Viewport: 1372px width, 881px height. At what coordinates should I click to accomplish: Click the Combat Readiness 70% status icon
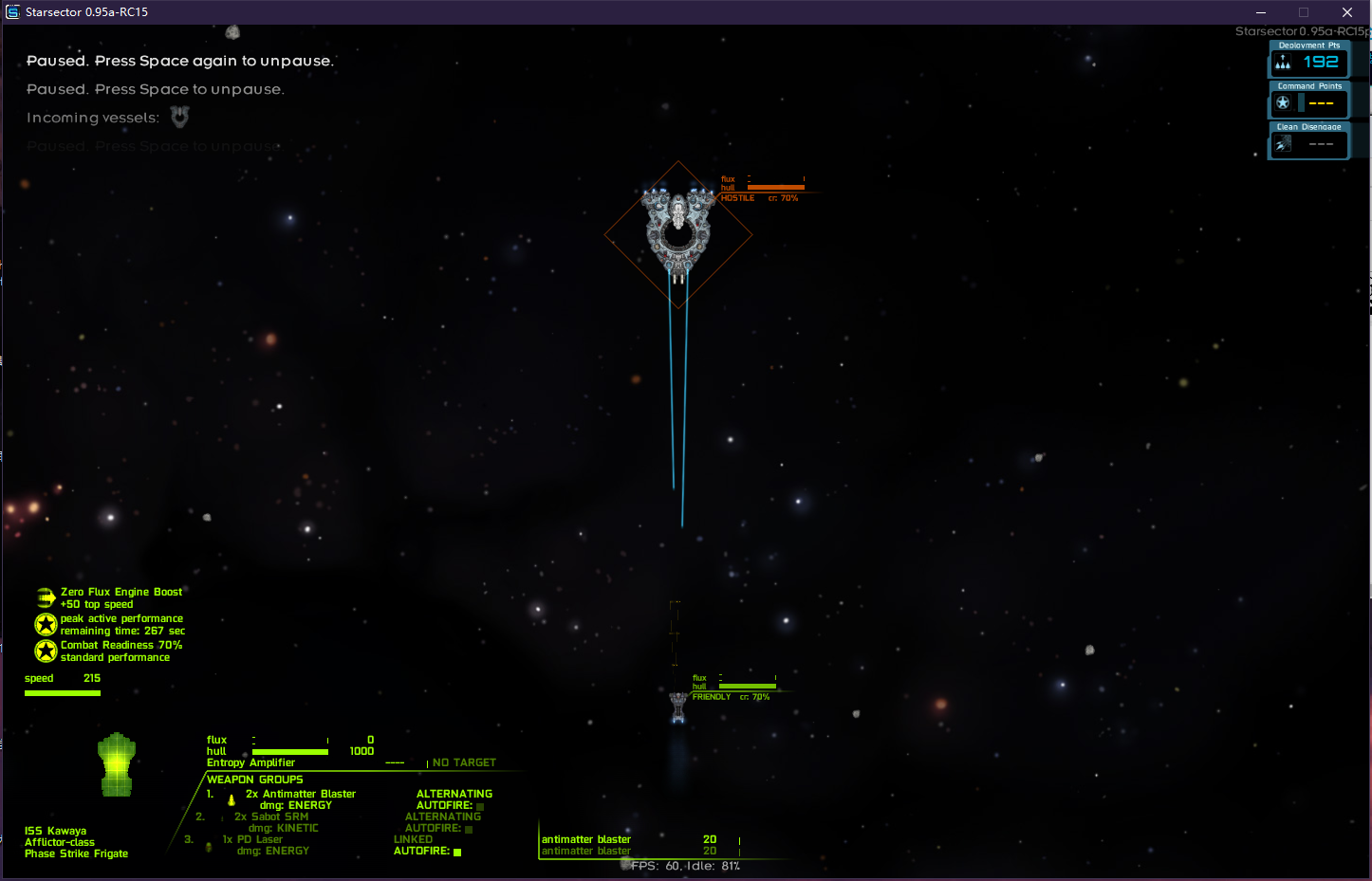pyautogui.click(x=46, y=651)
